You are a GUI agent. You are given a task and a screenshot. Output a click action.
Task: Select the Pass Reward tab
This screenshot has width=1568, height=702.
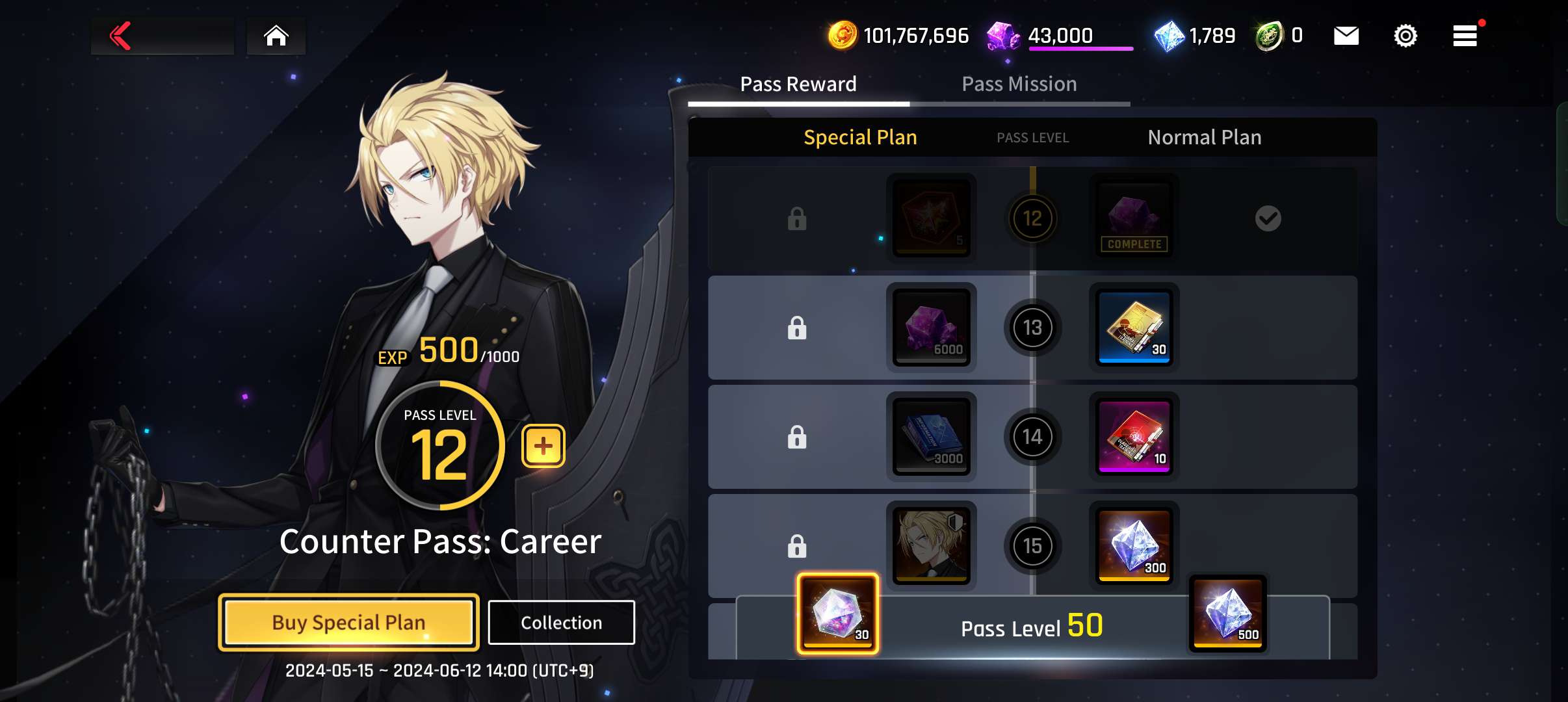[x=798, y=84]
